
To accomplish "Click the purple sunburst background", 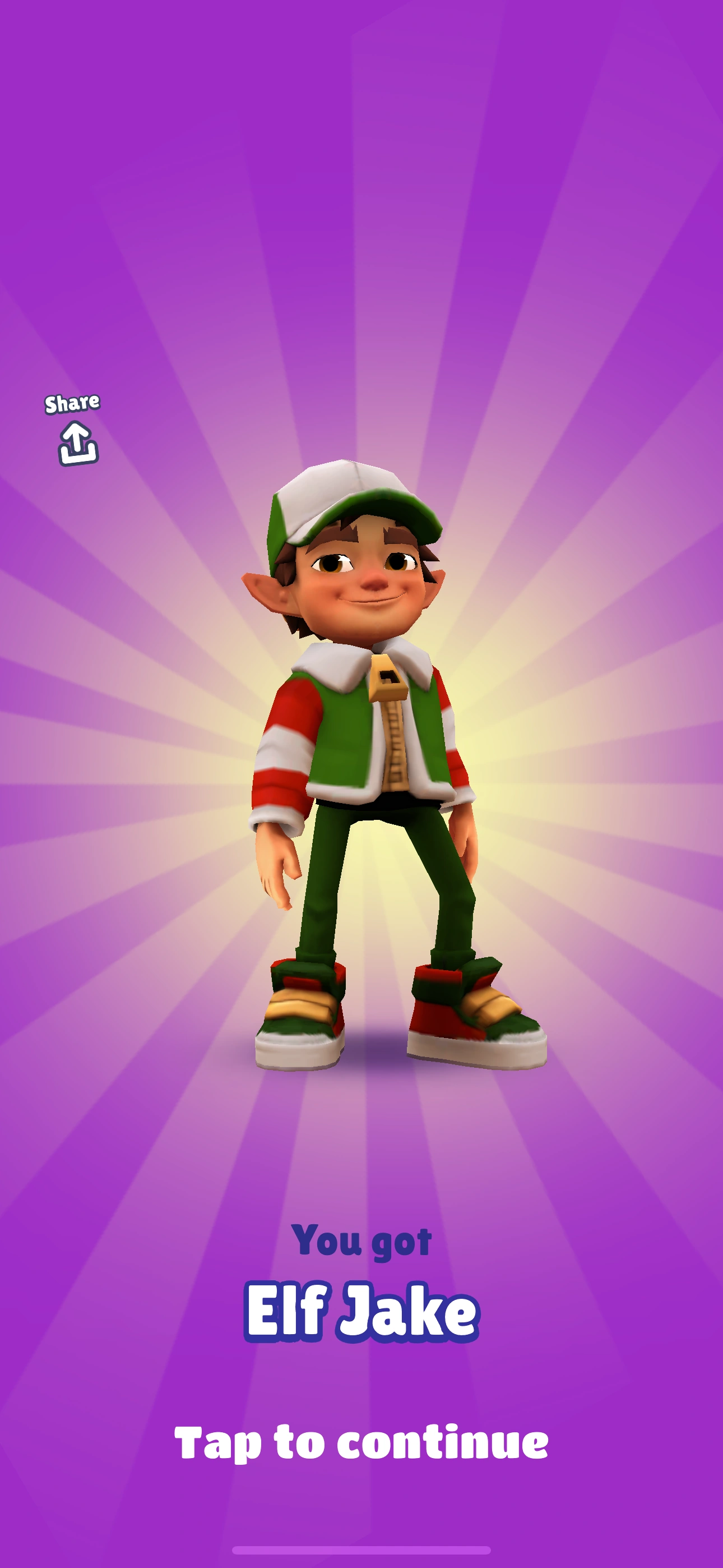I will point(122,243).
